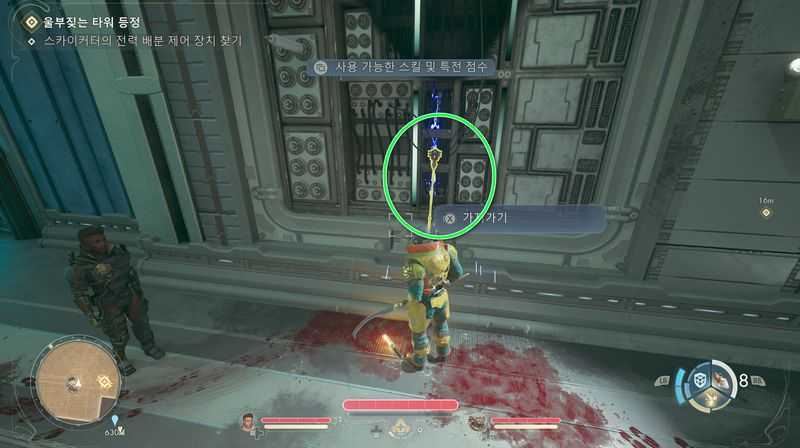Screen dimensions: 800x448
Task: Select the objective distance marker showing 16m
Action: click(x=765, y=213)
